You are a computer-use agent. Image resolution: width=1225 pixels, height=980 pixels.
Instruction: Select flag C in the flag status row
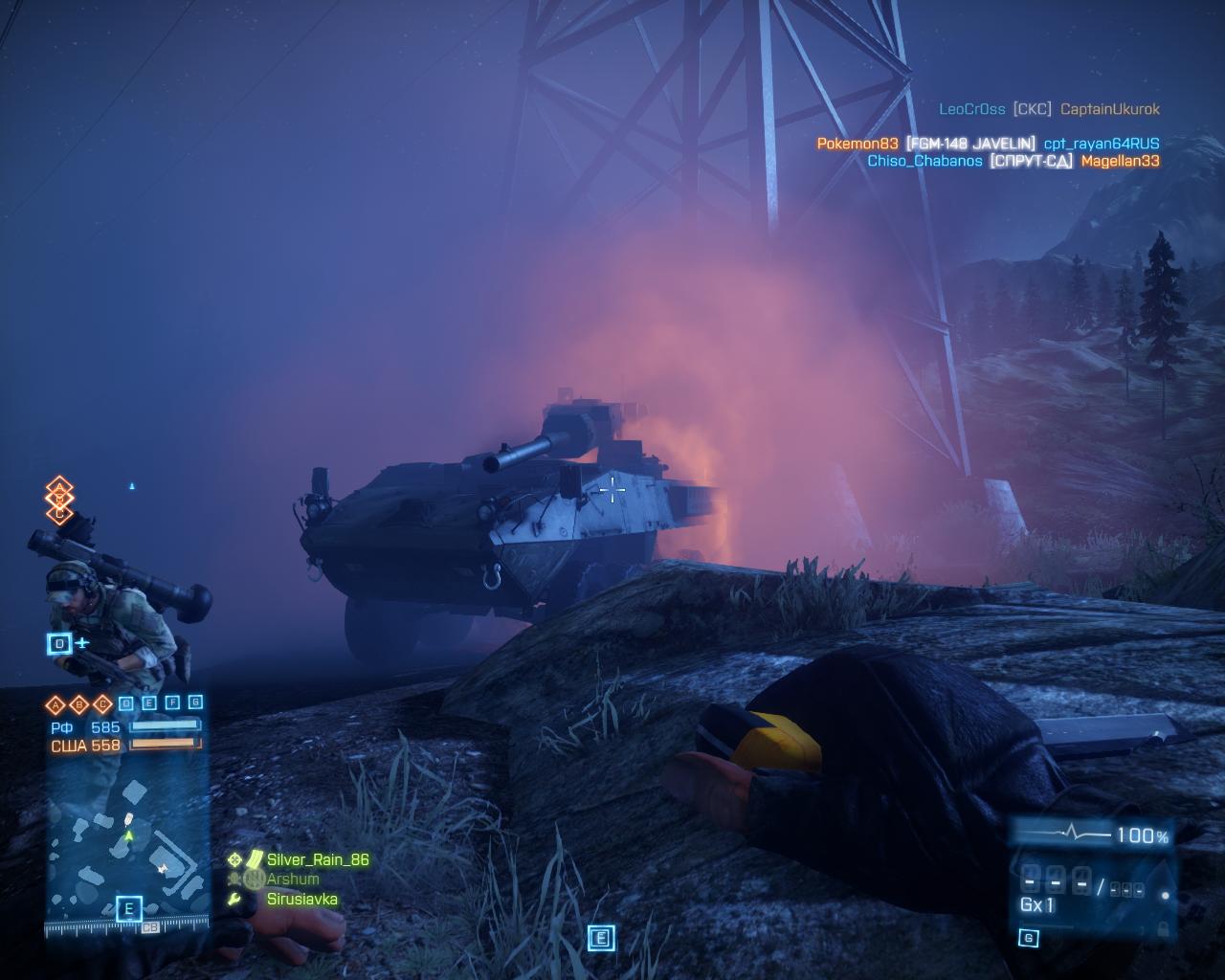[101, 705]
